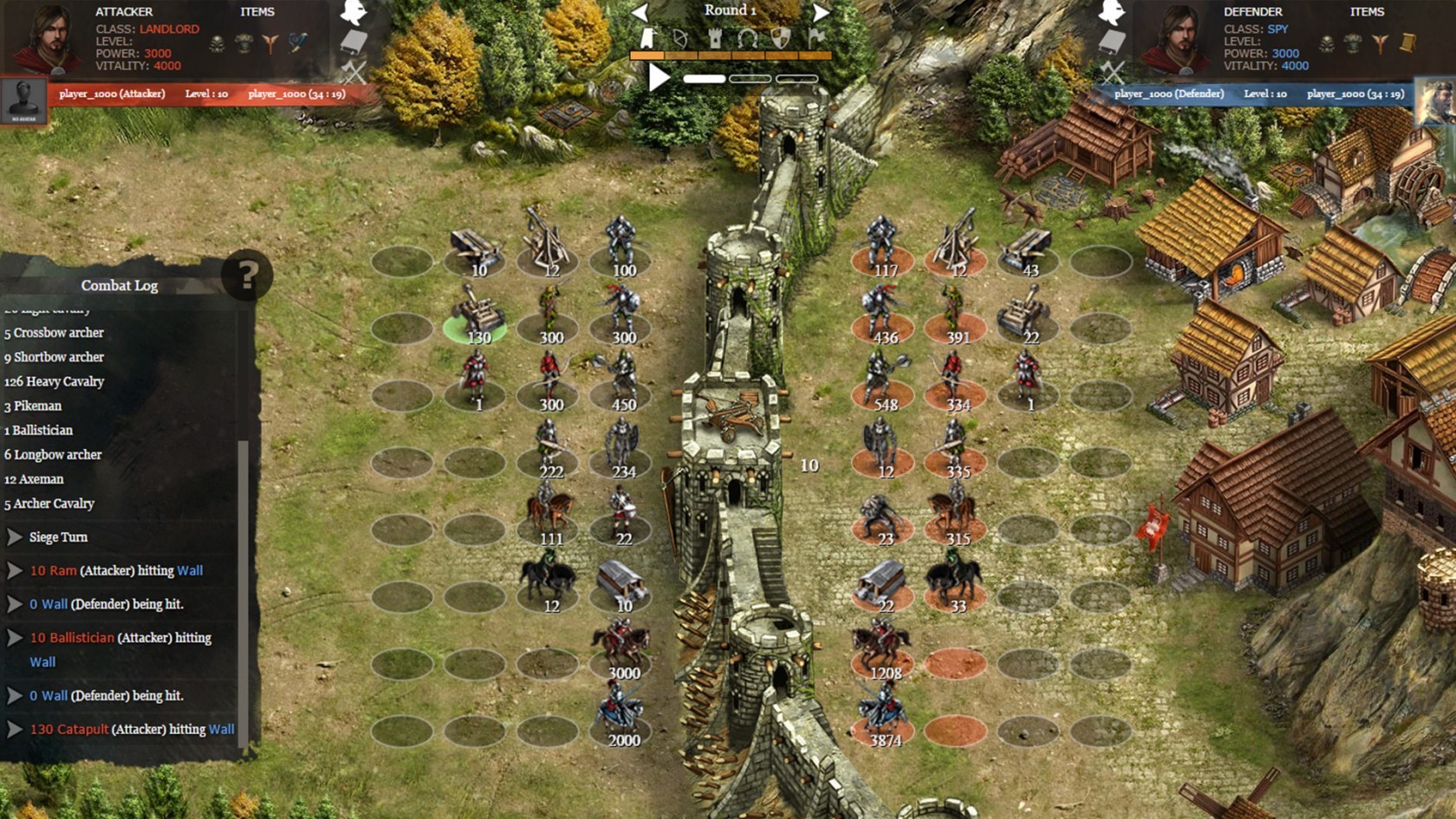Select the bow phase icon
1456x819 pixels.
[680, 39]
